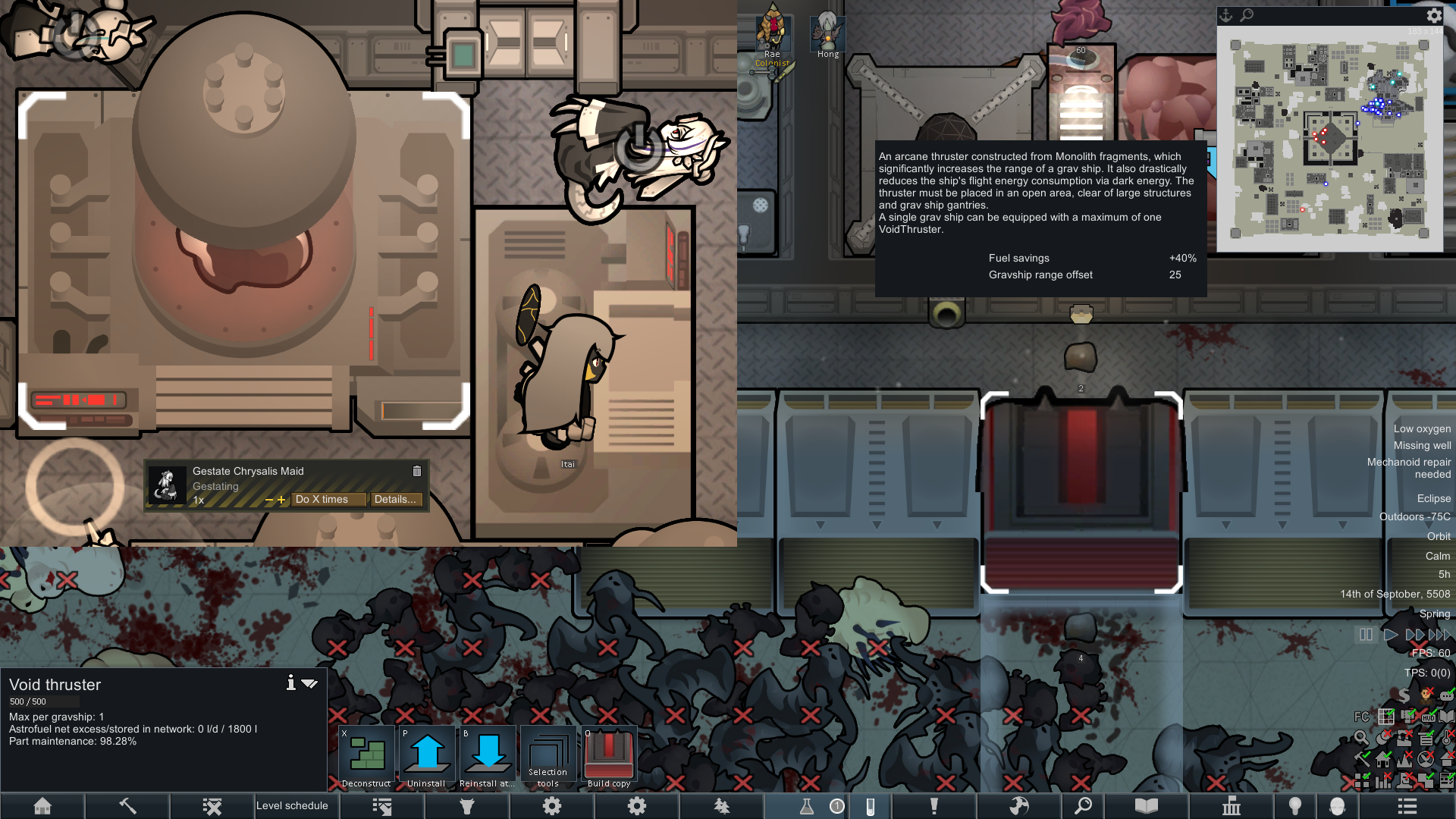The width and height of the screenshot is (1456, 819).
Task: Choose the Reinstall at command
Action: click(488, 756)
